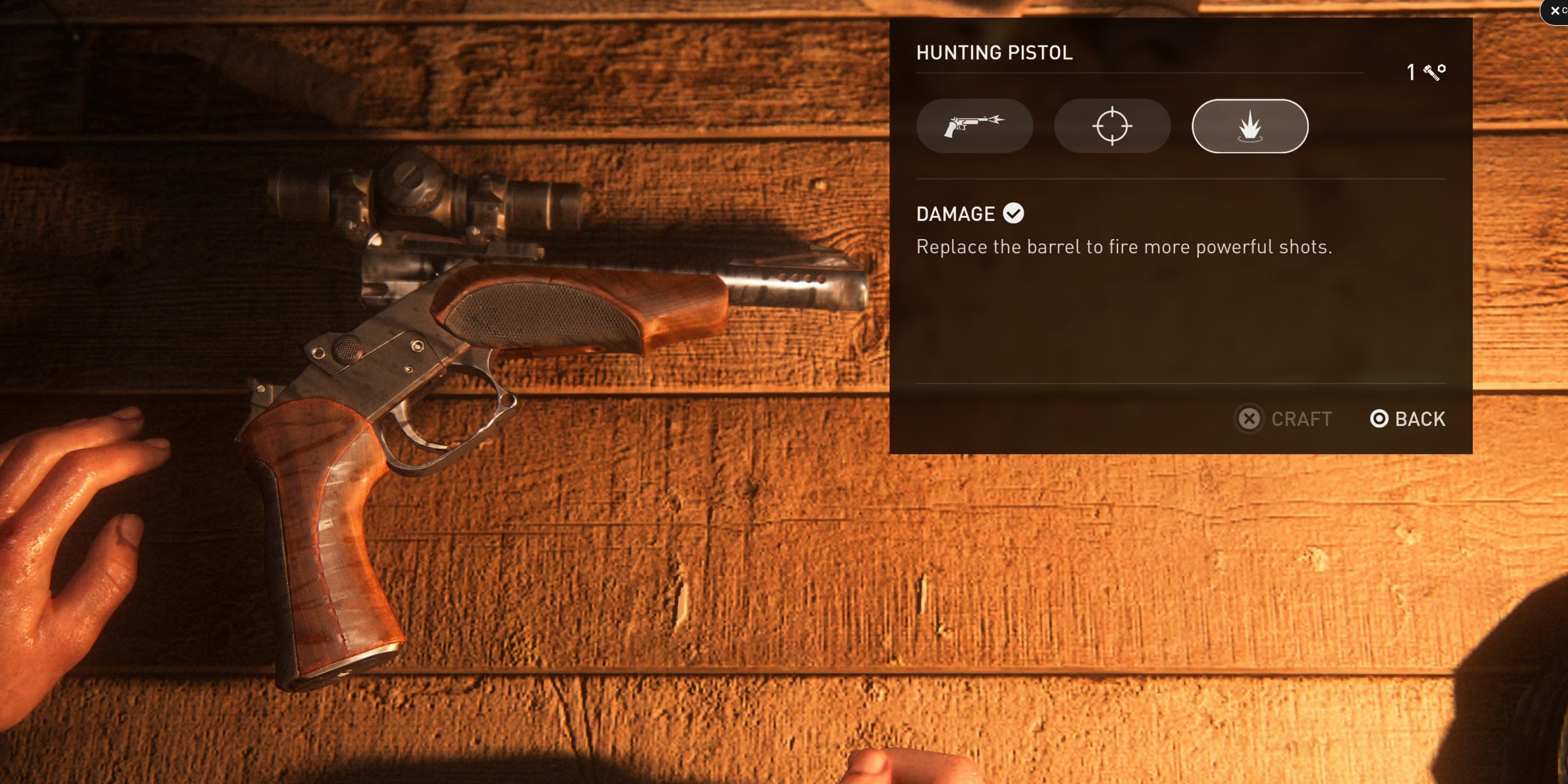1568x784 pixels.
Task: Click the screw parts counter icon
Action: click(x=1431, y=73)
